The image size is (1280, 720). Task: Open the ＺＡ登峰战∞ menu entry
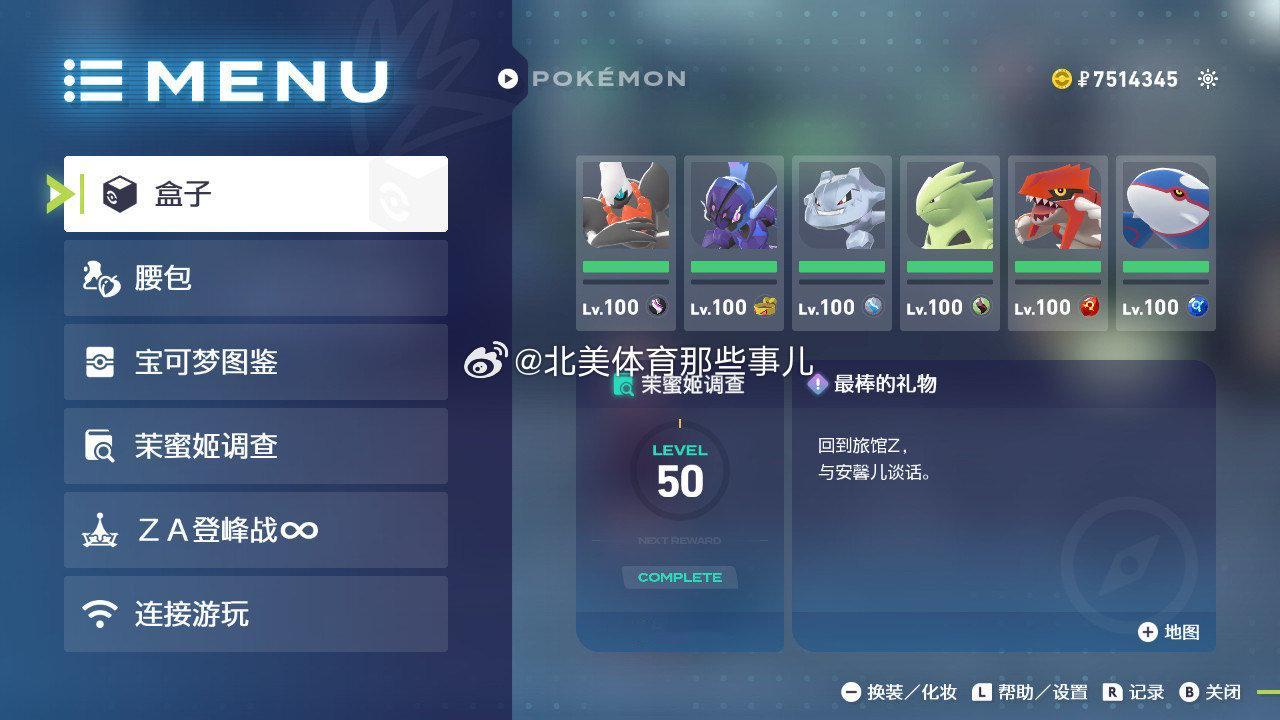(255, 530)
